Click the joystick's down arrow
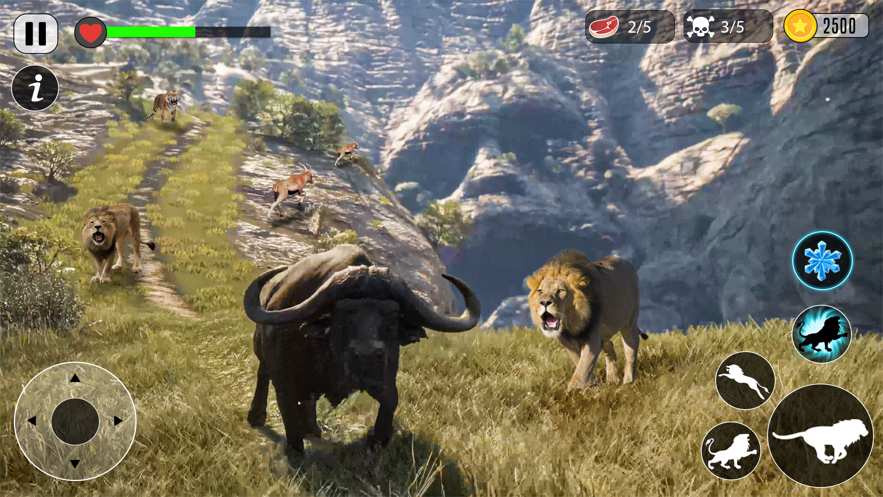The image size is (883, 497). tap(75, 464)
